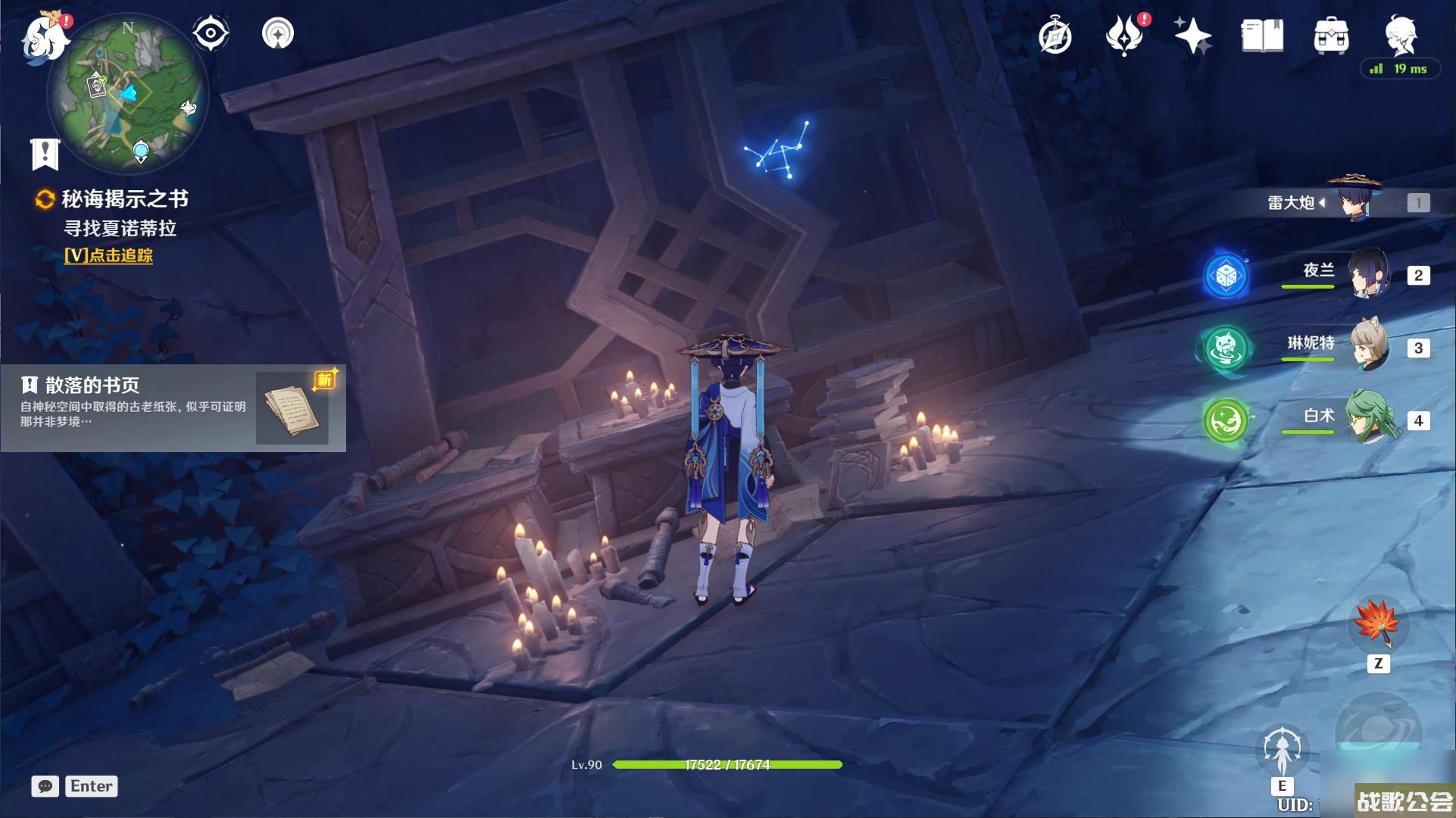Open the 散落的书页 item notification
This screenshot has height=818, width=1456.
173,408
